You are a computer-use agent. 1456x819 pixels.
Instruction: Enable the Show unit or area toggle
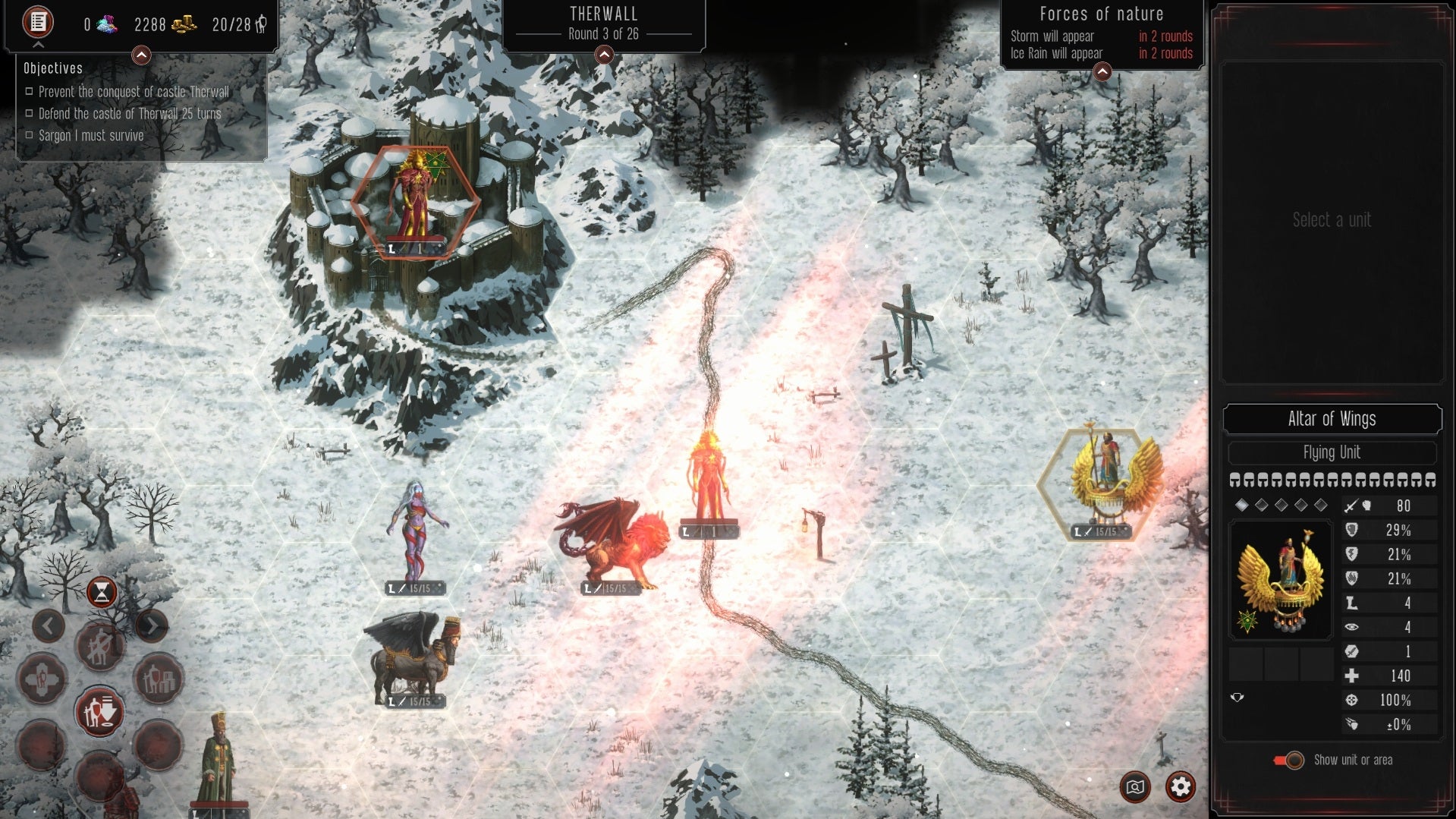point(1291,761)
